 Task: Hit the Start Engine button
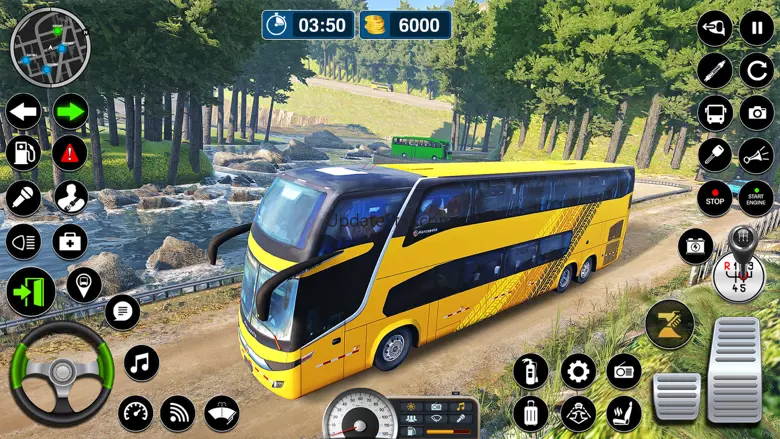click(x=756, y=197)
